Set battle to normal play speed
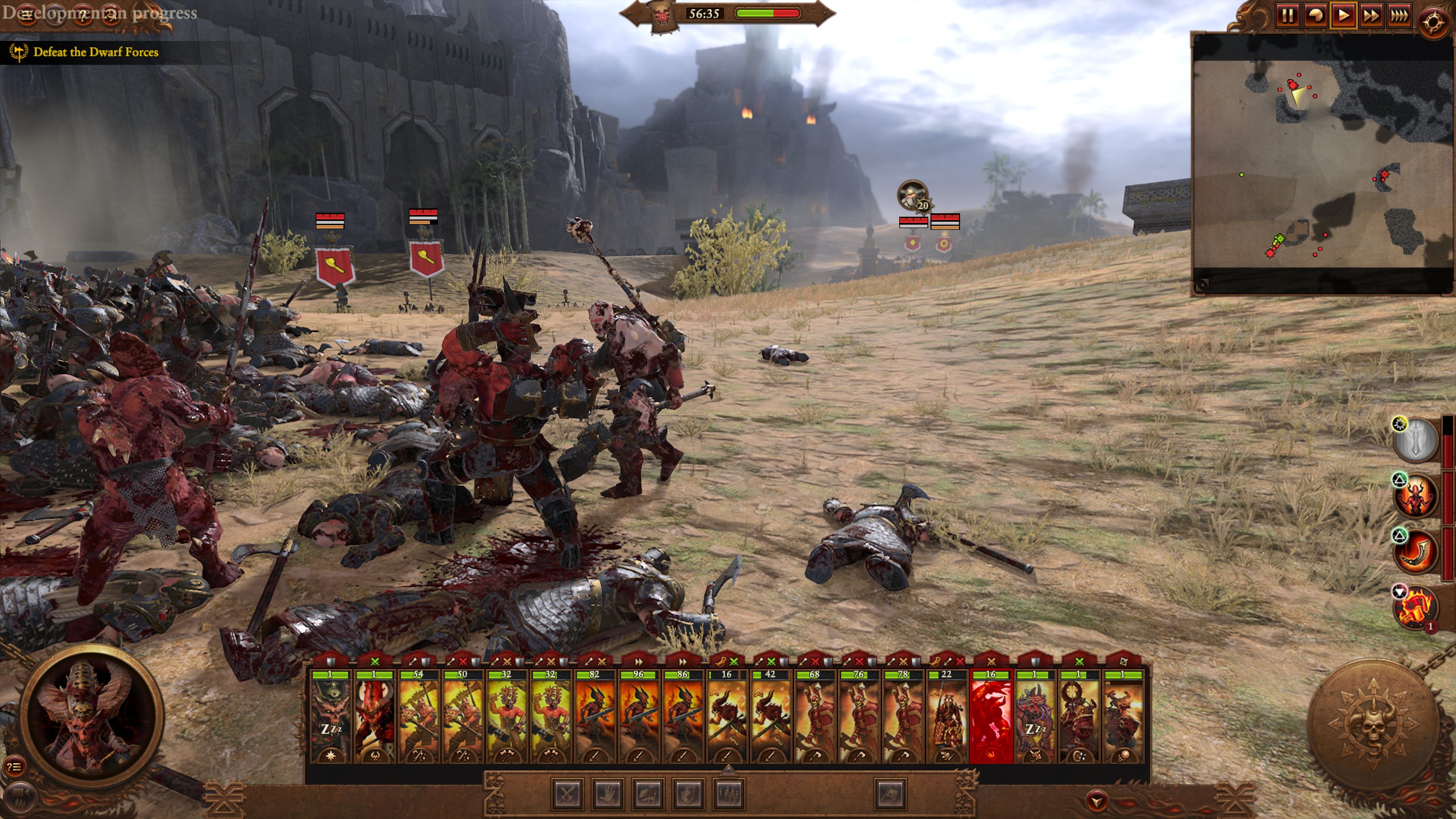The width and height of the screenshot is (1456, 819). (1343, 15)
